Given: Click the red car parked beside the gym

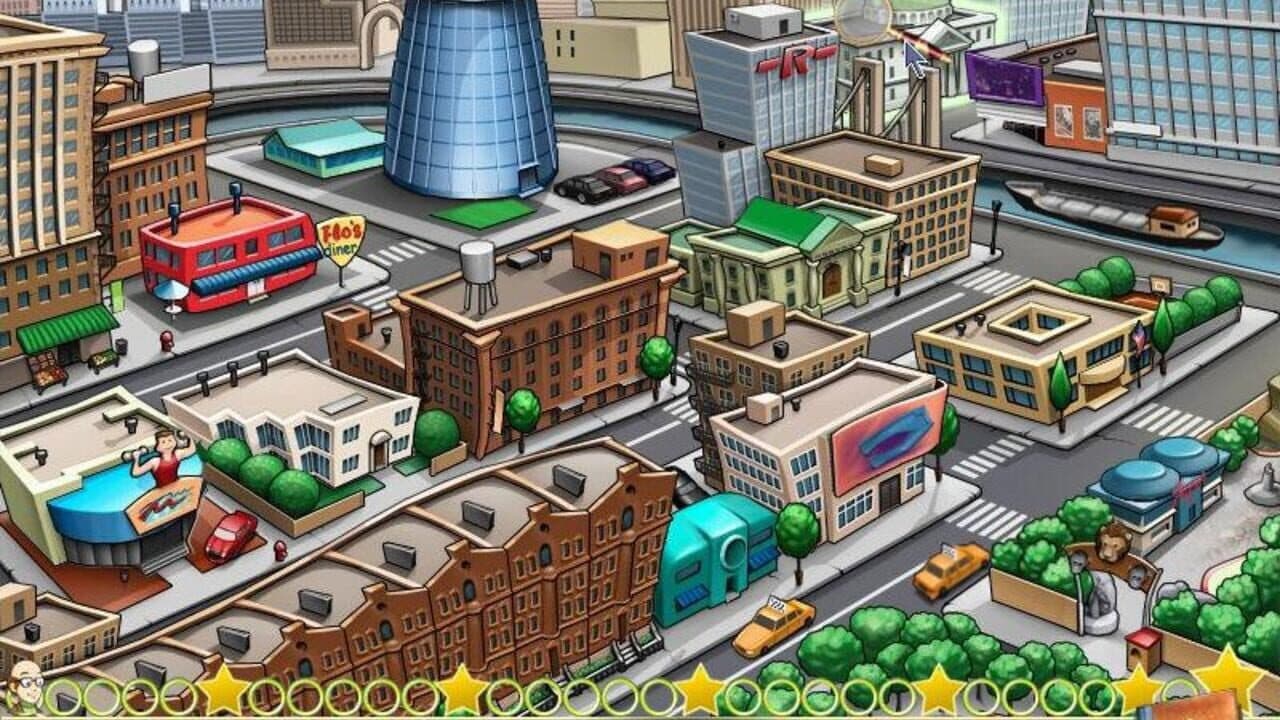Looking at the screenshot, I should point(230,531).
